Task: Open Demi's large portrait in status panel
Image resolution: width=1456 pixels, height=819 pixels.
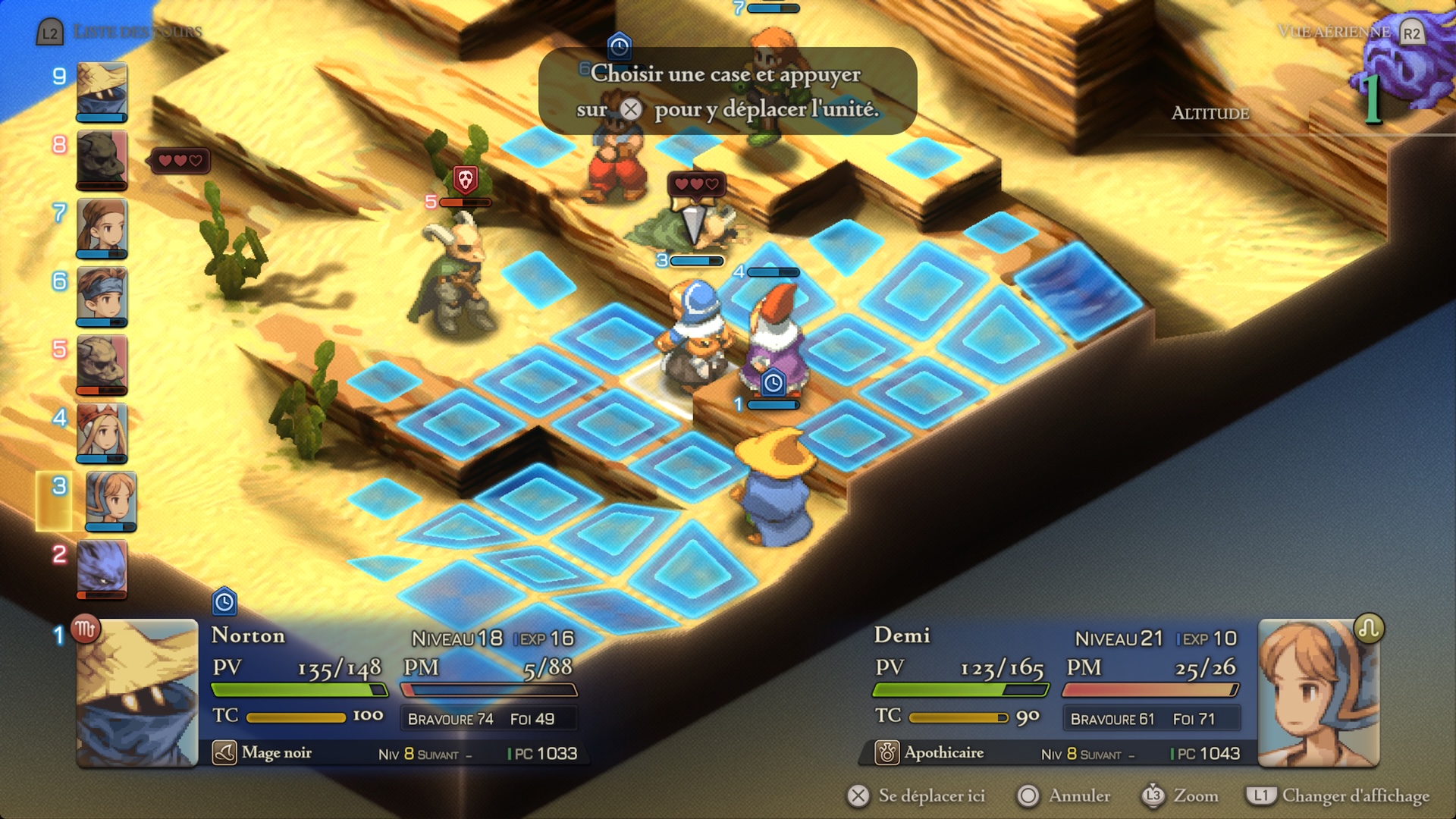Action: coord(1318,693)
